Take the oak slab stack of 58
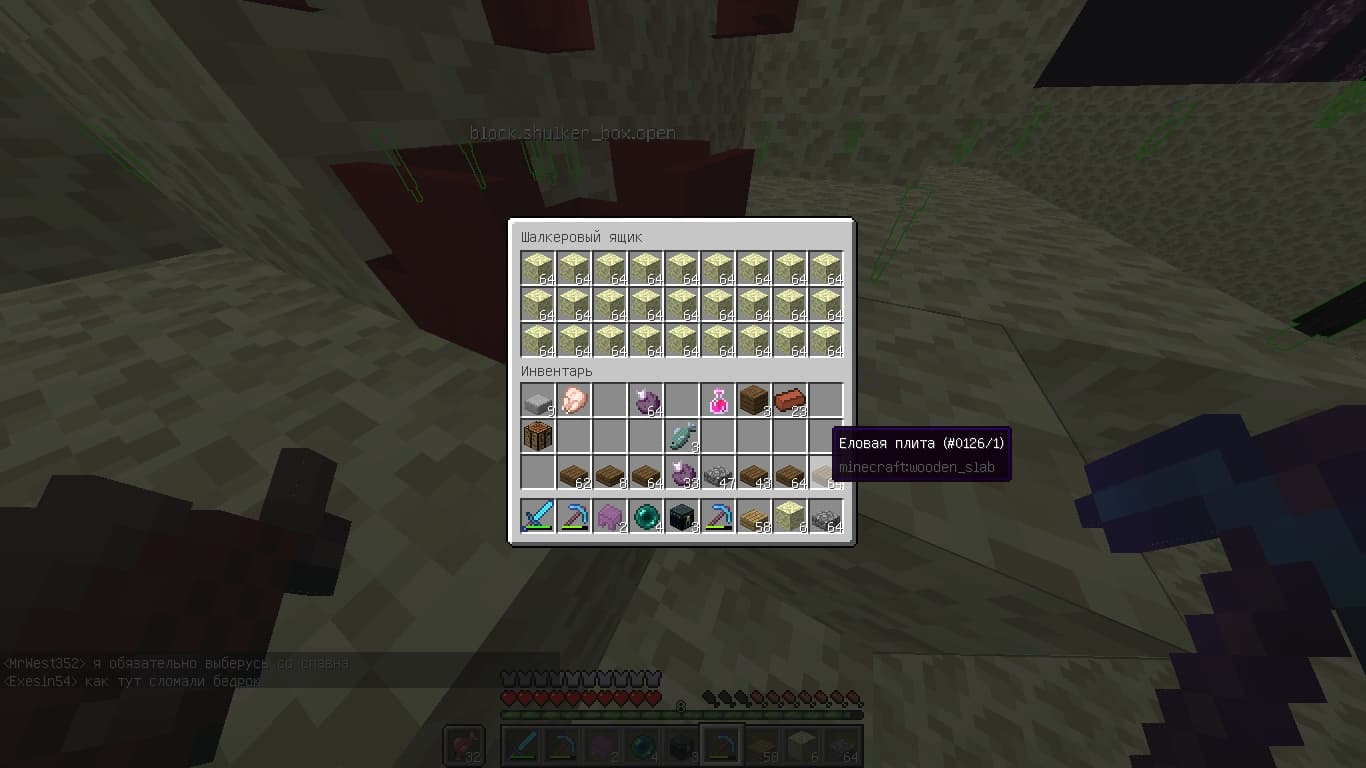Screen dimensions: 1366x768 click(753, 517)
